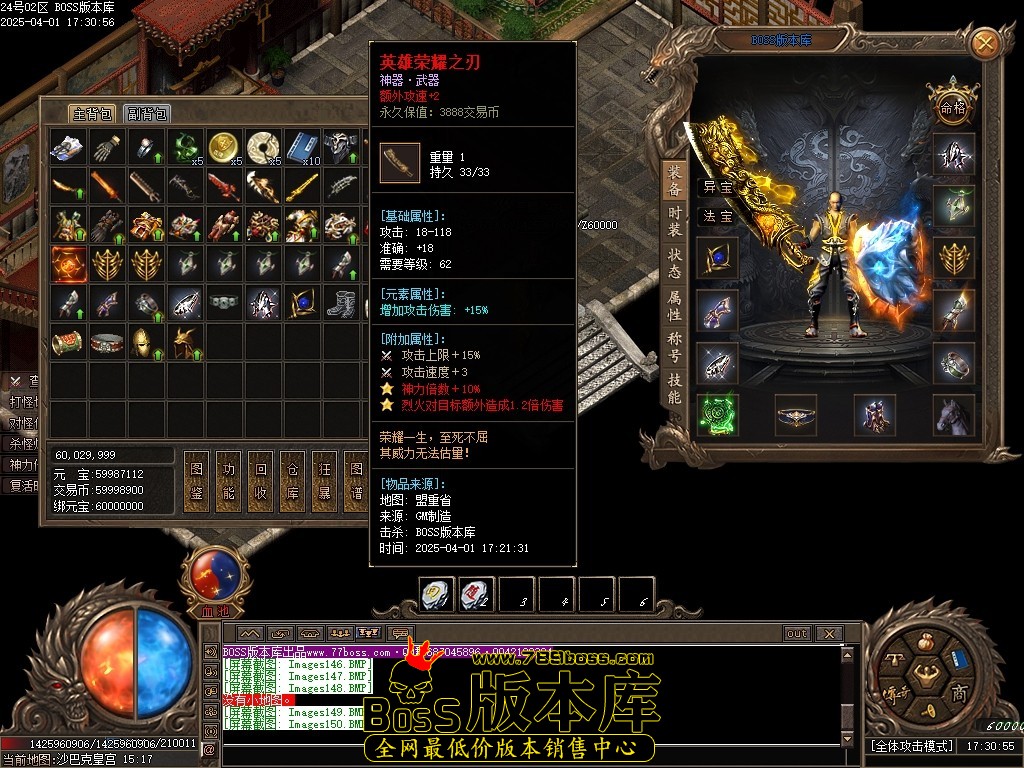Close the character equipment panel
The width and height of the screenshot is (1024, 768).
985,43
